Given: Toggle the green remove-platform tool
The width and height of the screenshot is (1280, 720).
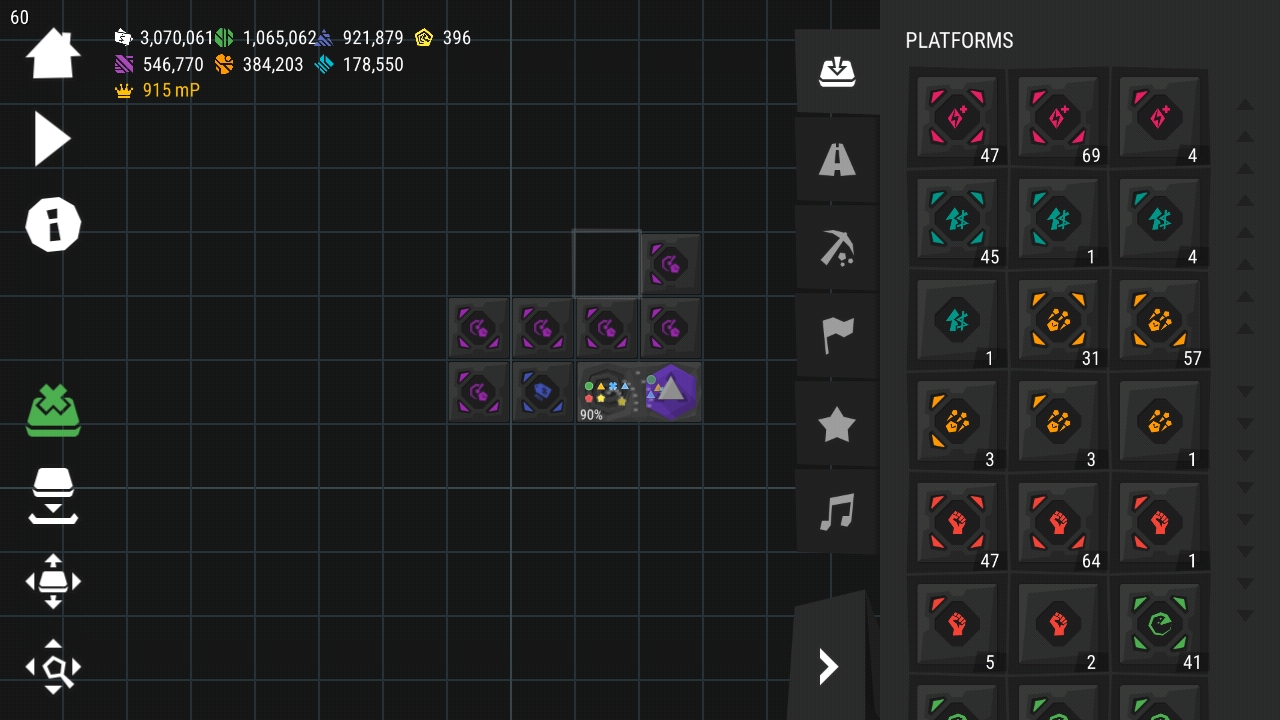Looking at the screenshot, I should click(x=53, y=411).
